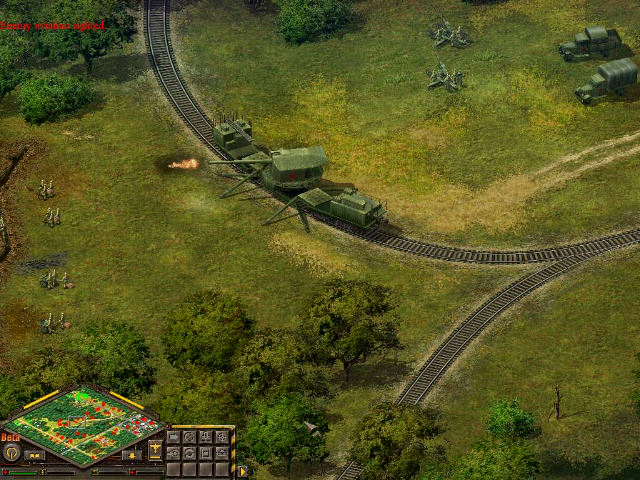This screenshot has width=640, height=480.
Task: Choose the crossed-circle stop command
Action: point(189,437)
